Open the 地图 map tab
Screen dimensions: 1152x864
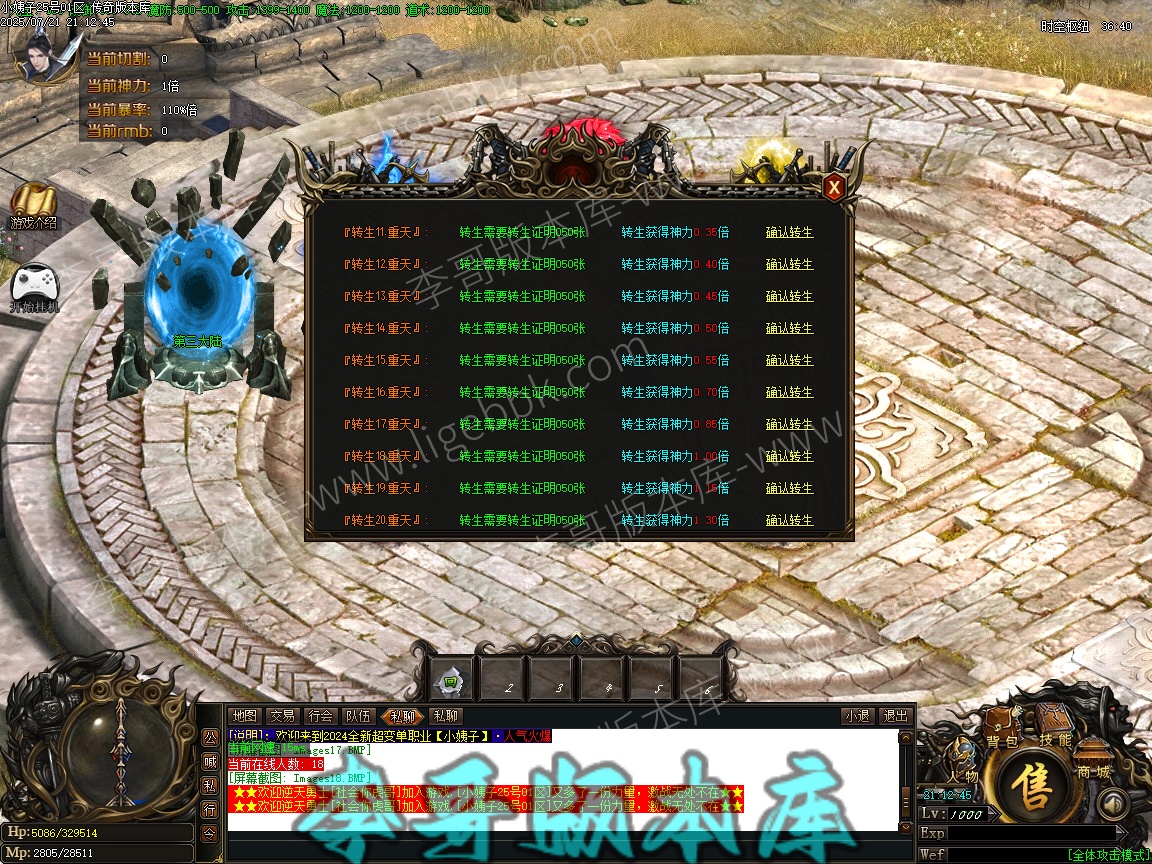245,716
